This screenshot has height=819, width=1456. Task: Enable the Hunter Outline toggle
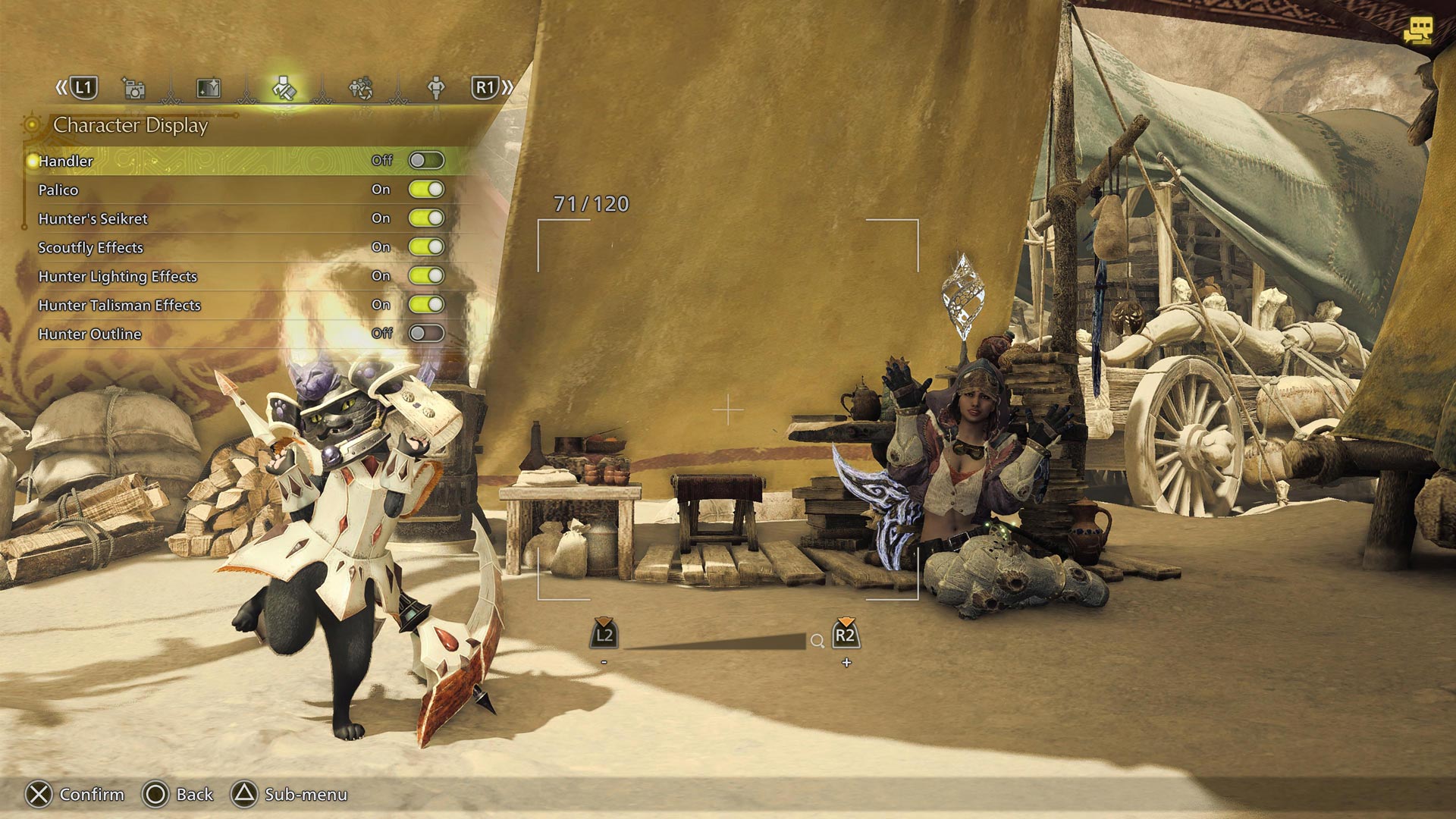[428, 333]
